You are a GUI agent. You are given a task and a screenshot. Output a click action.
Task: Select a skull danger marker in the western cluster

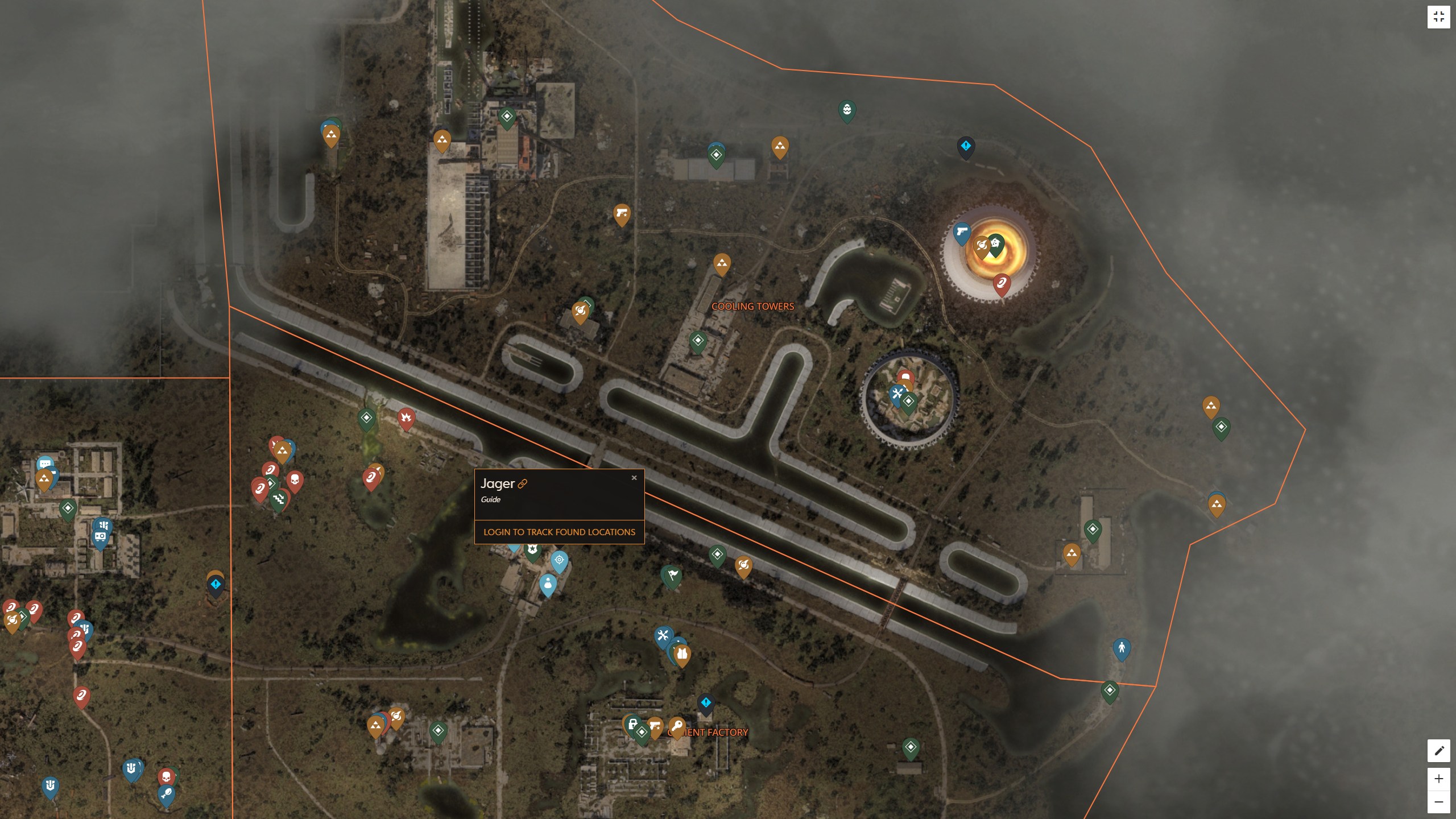pyautogui.click(x=294, y=479)
